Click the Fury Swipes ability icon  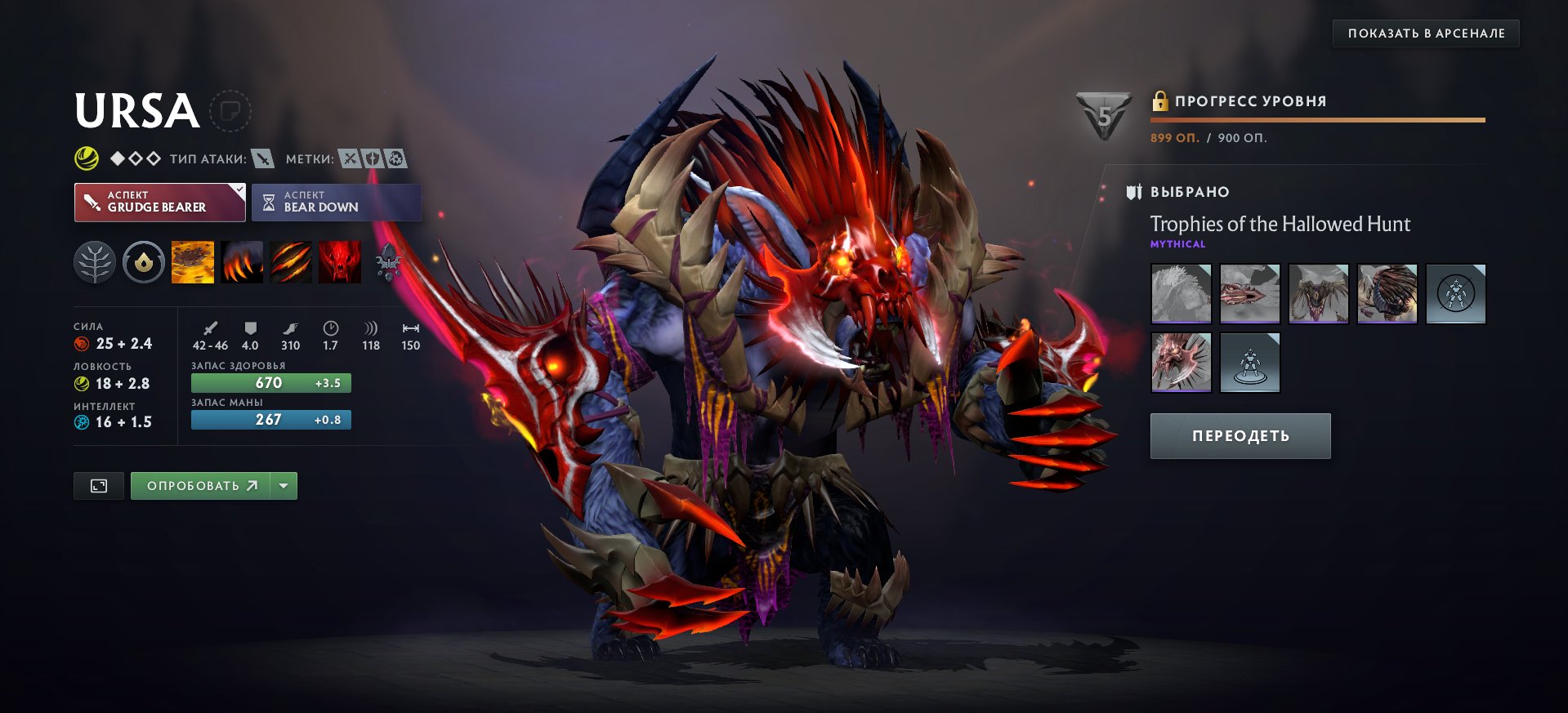[x=291, y=261]
